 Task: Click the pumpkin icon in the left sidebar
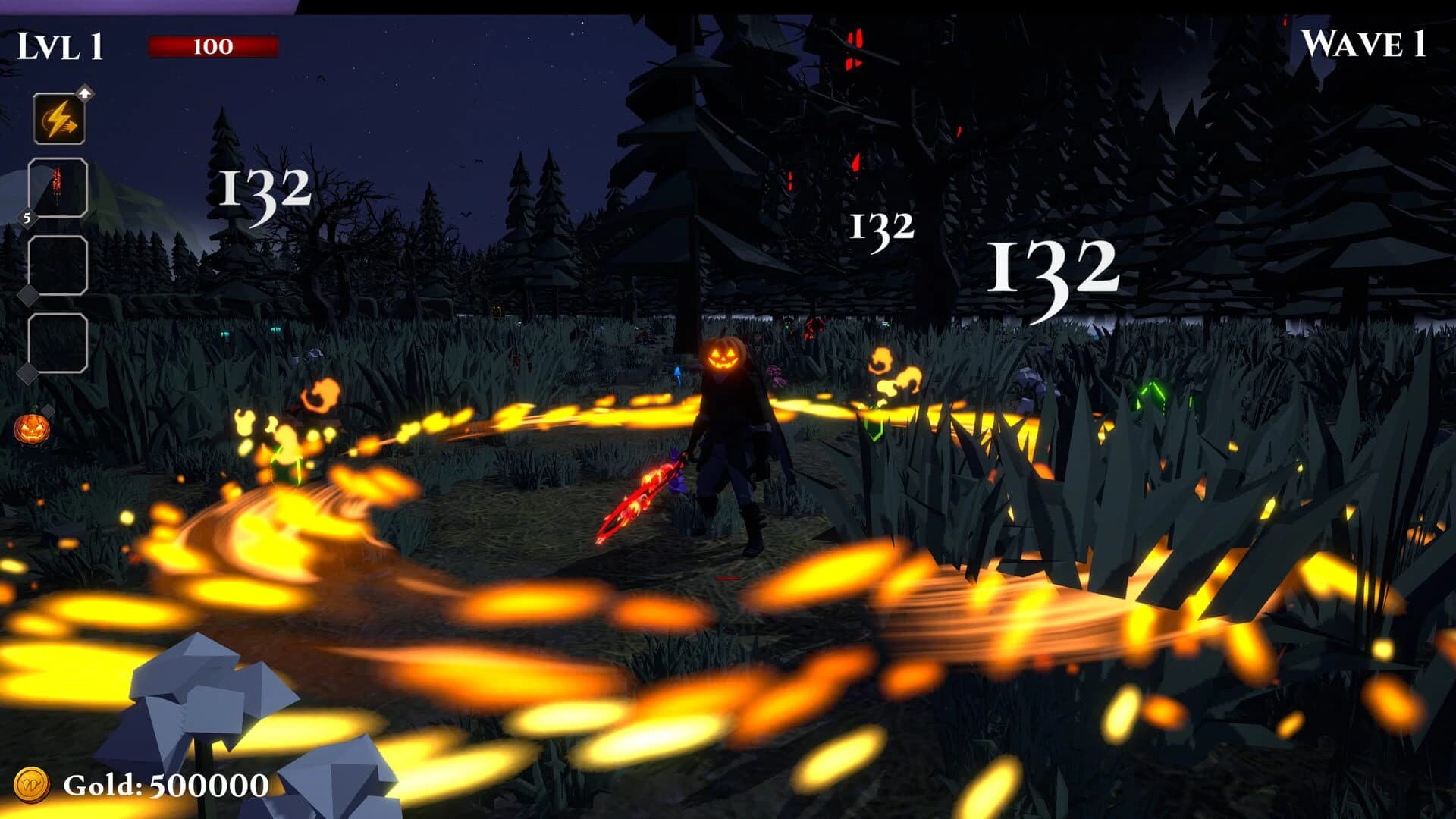(x=31, y=428)
